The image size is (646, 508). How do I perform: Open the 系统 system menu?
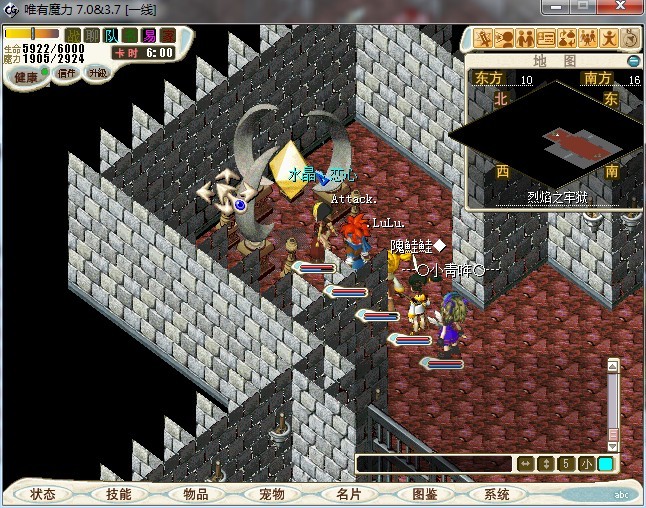coord(497,494)
